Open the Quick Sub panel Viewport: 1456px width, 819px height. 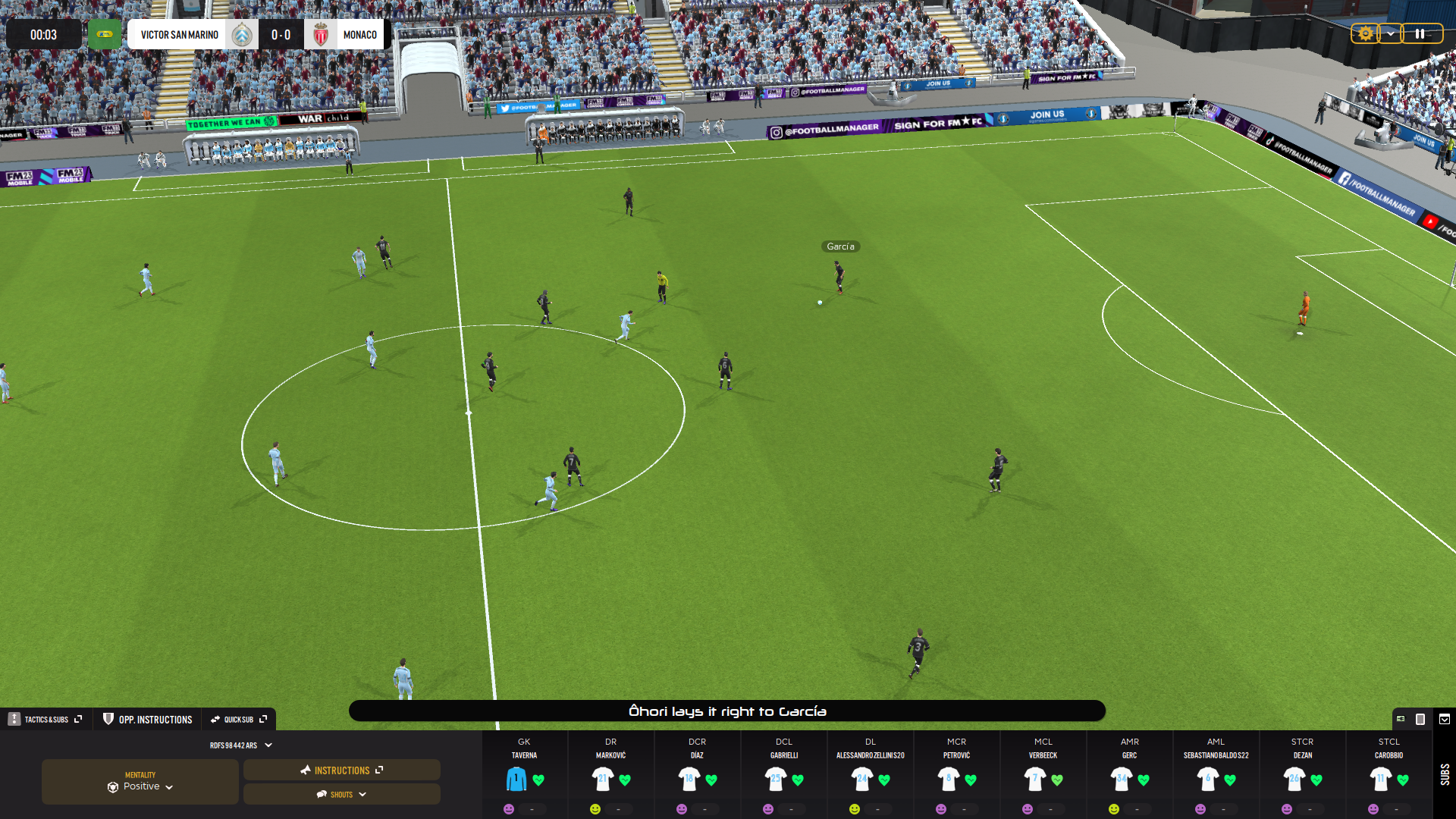239,720
